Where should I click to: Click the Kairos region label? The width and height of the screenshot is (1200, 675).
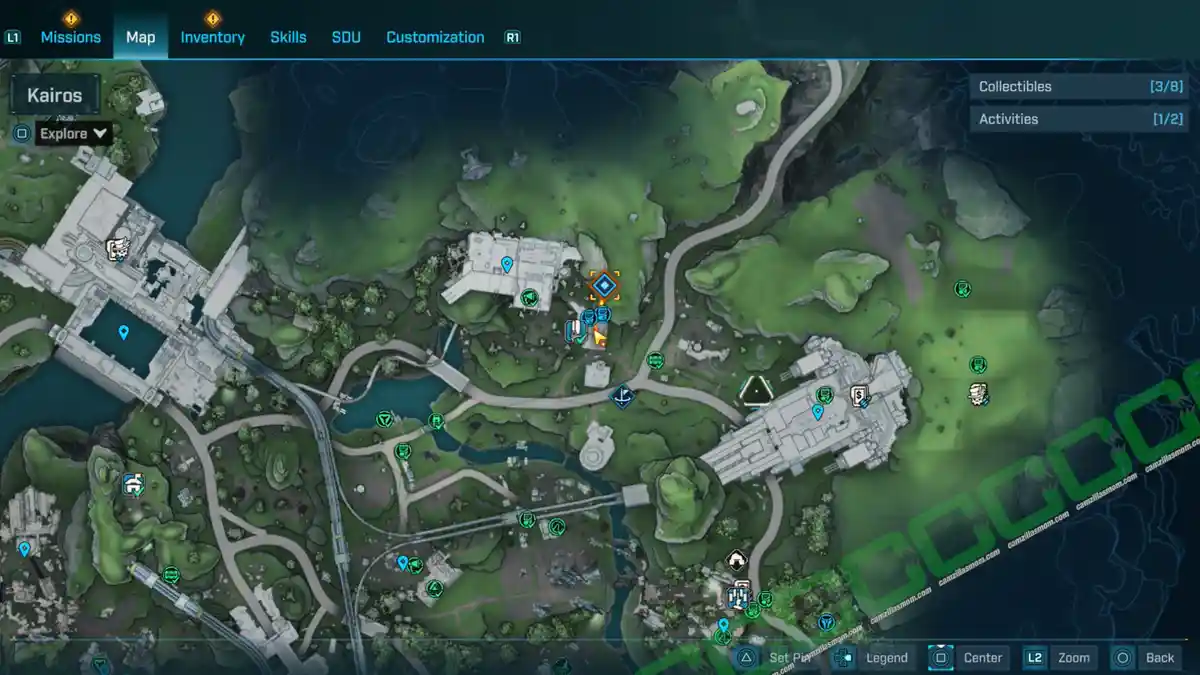[x=55, y=97]
